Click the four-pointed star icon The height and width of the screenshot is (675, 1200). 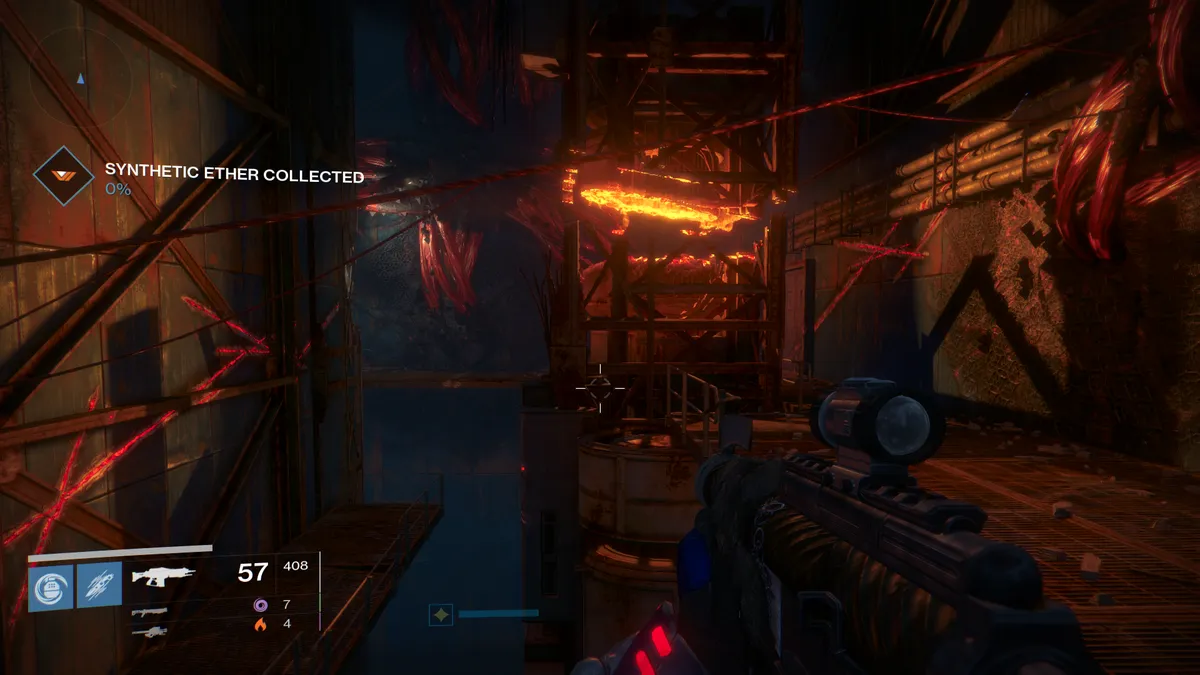click(440, 614)
